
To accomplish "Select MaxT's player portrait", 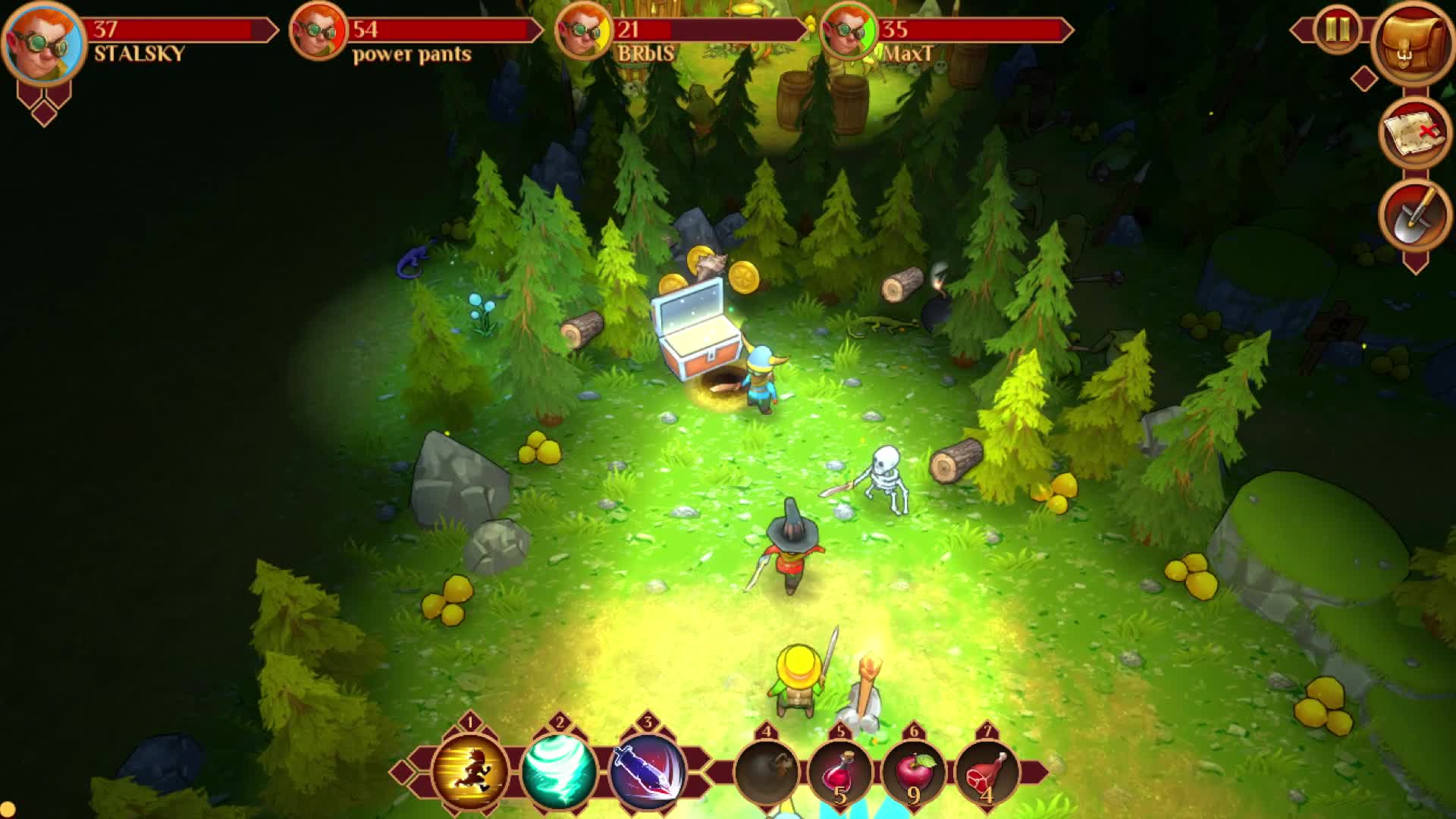I will (x=849, y=32).
